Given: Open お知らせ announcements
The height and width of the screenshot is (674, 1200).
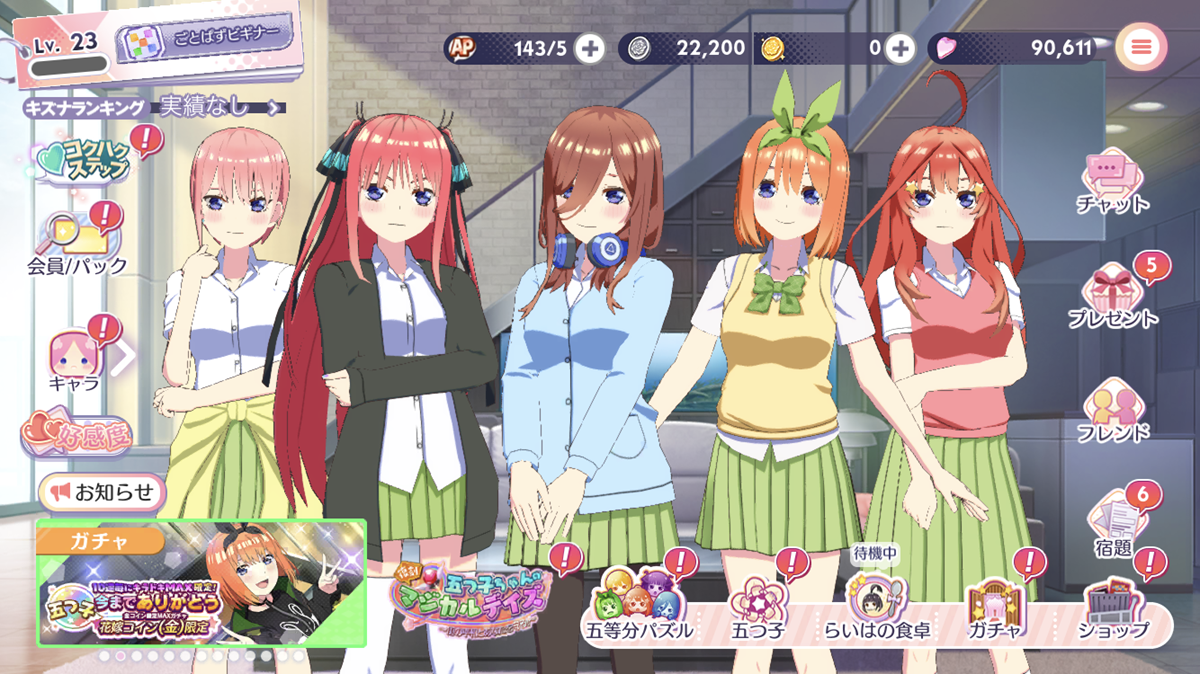Looking at the screenshot, I should coord(103,492).
